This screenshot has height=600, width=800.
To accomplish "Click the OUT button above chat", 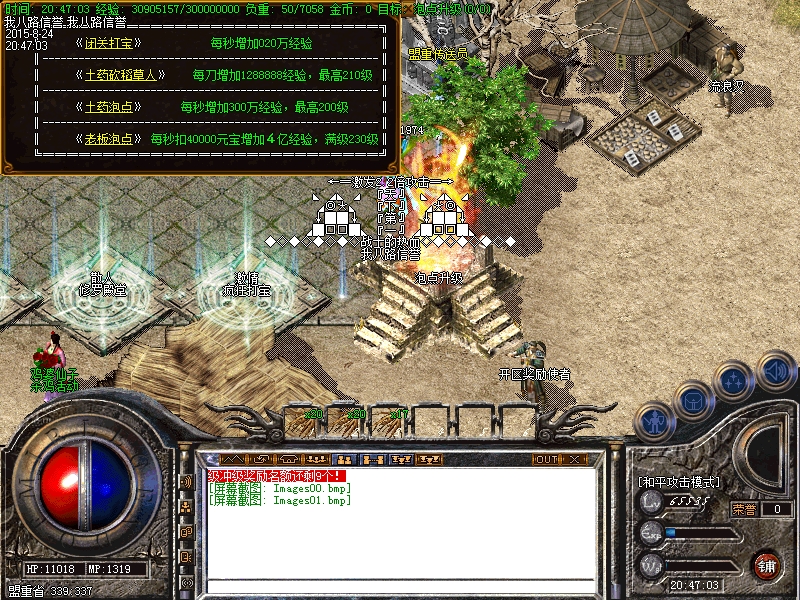I will click(x=546, y=459).
